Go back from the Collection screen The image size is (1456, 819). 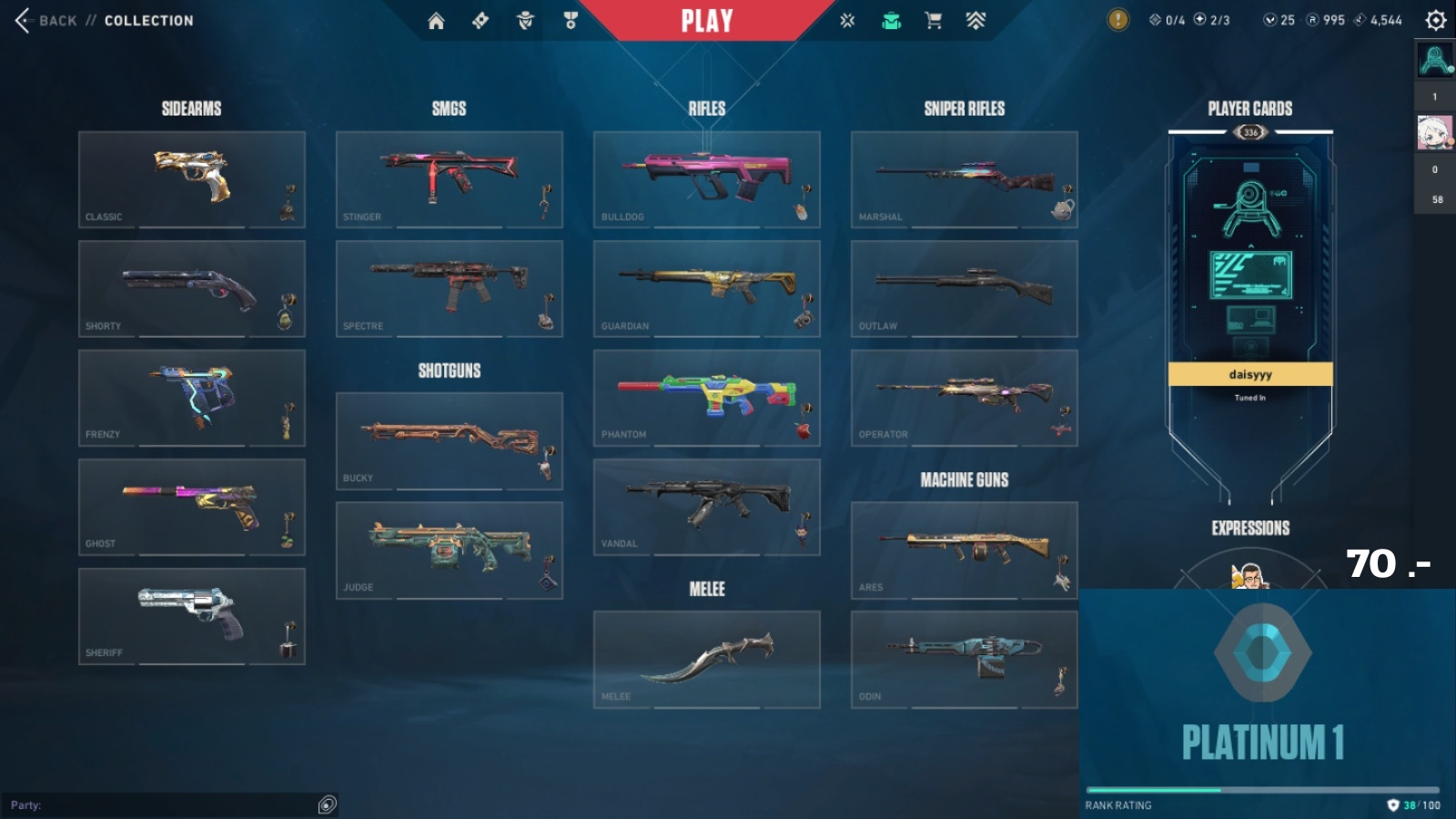[x=44, y=20]
